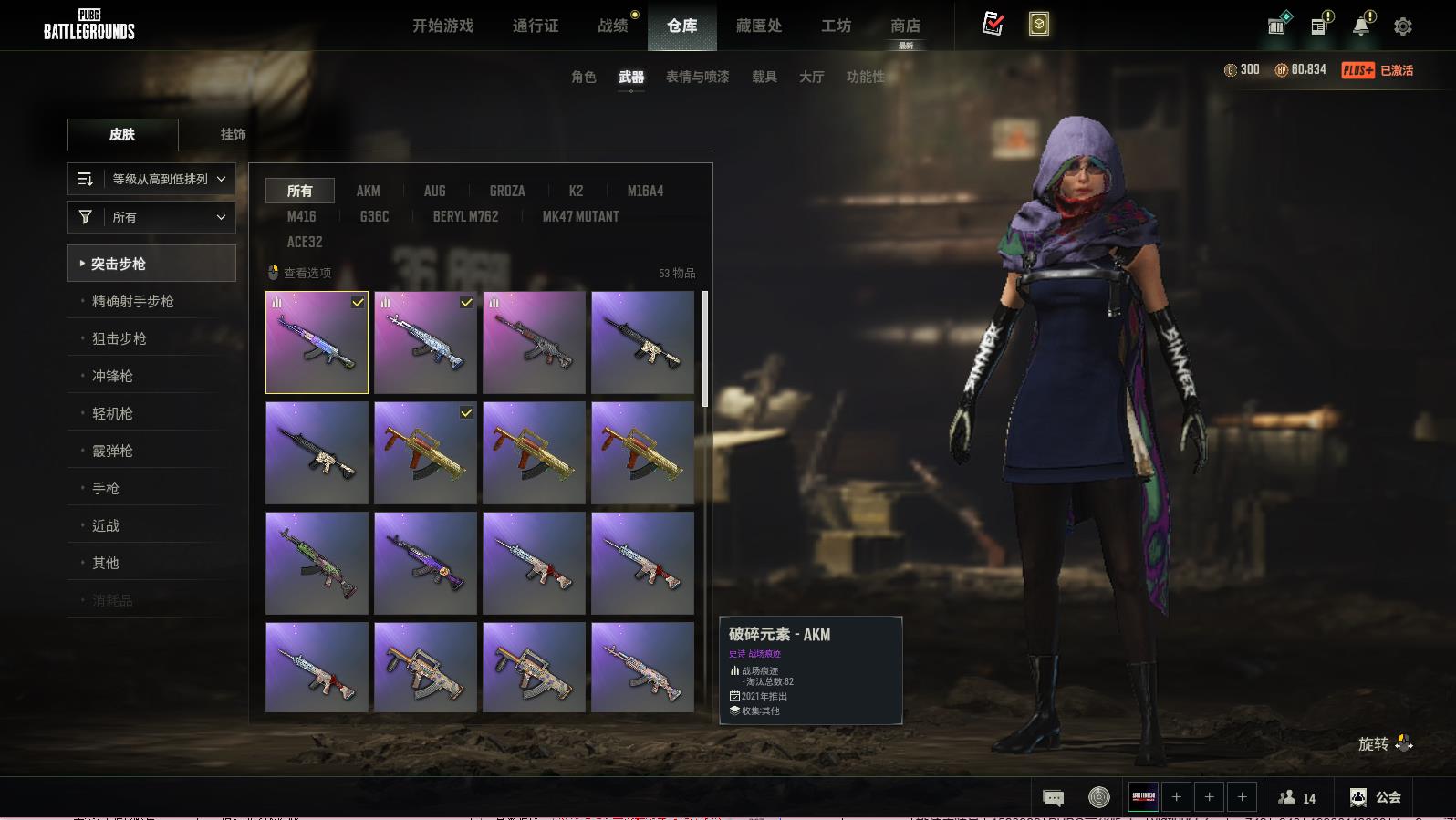Go to the 通行证 pass page
Viewport: 1456px width, 820px height.
pos(536,26)
